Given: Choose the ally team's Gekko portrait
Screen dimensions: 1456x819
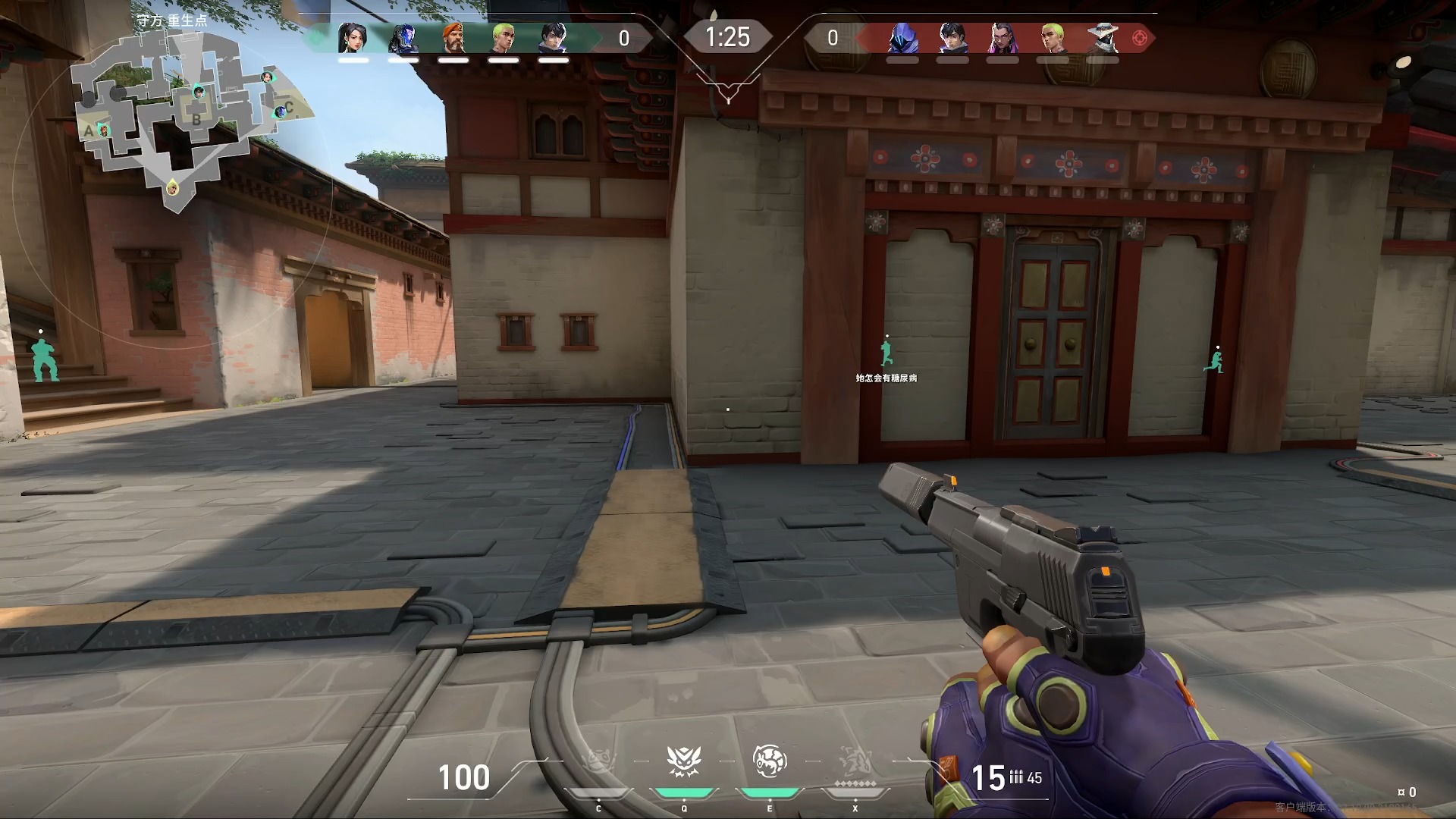Looking at the screenshot, I should click(504, 38).
